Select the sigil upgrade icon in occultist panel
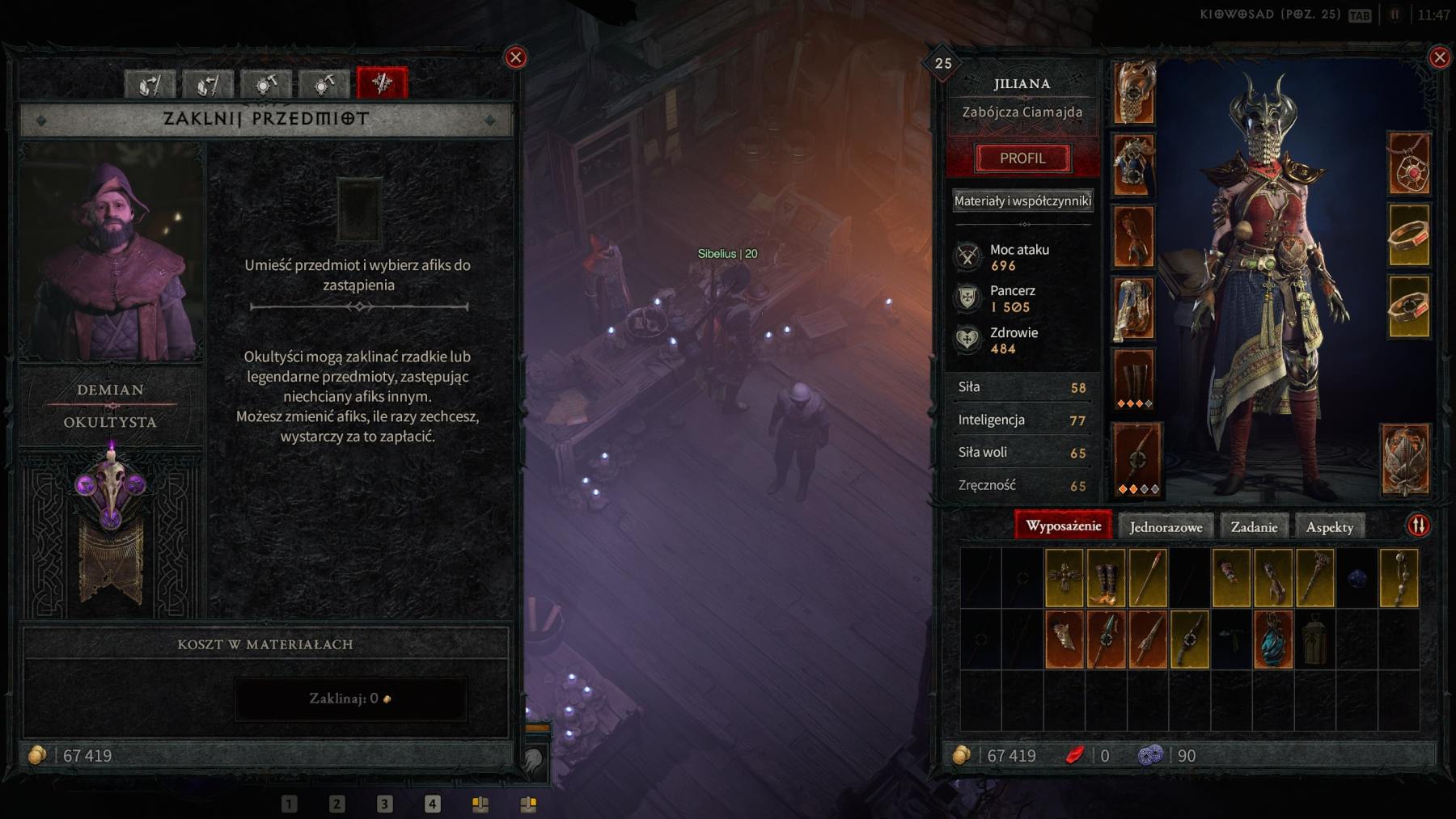This screenshot has width=1456, height=819. [322, 83]
